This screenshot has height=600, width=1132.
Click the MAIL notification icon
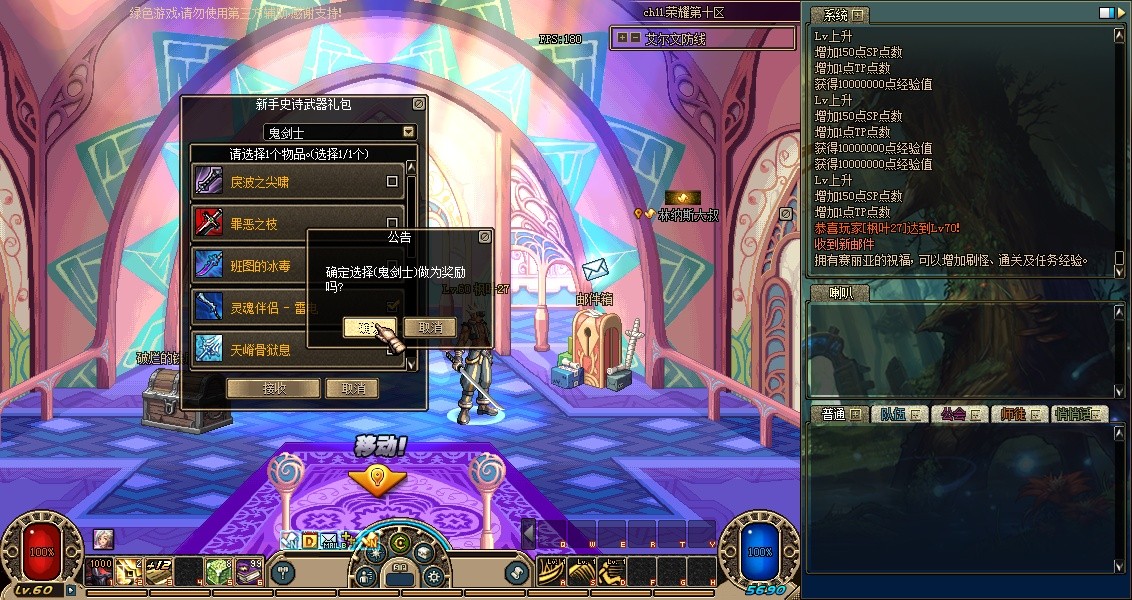[x=334, y=541]
